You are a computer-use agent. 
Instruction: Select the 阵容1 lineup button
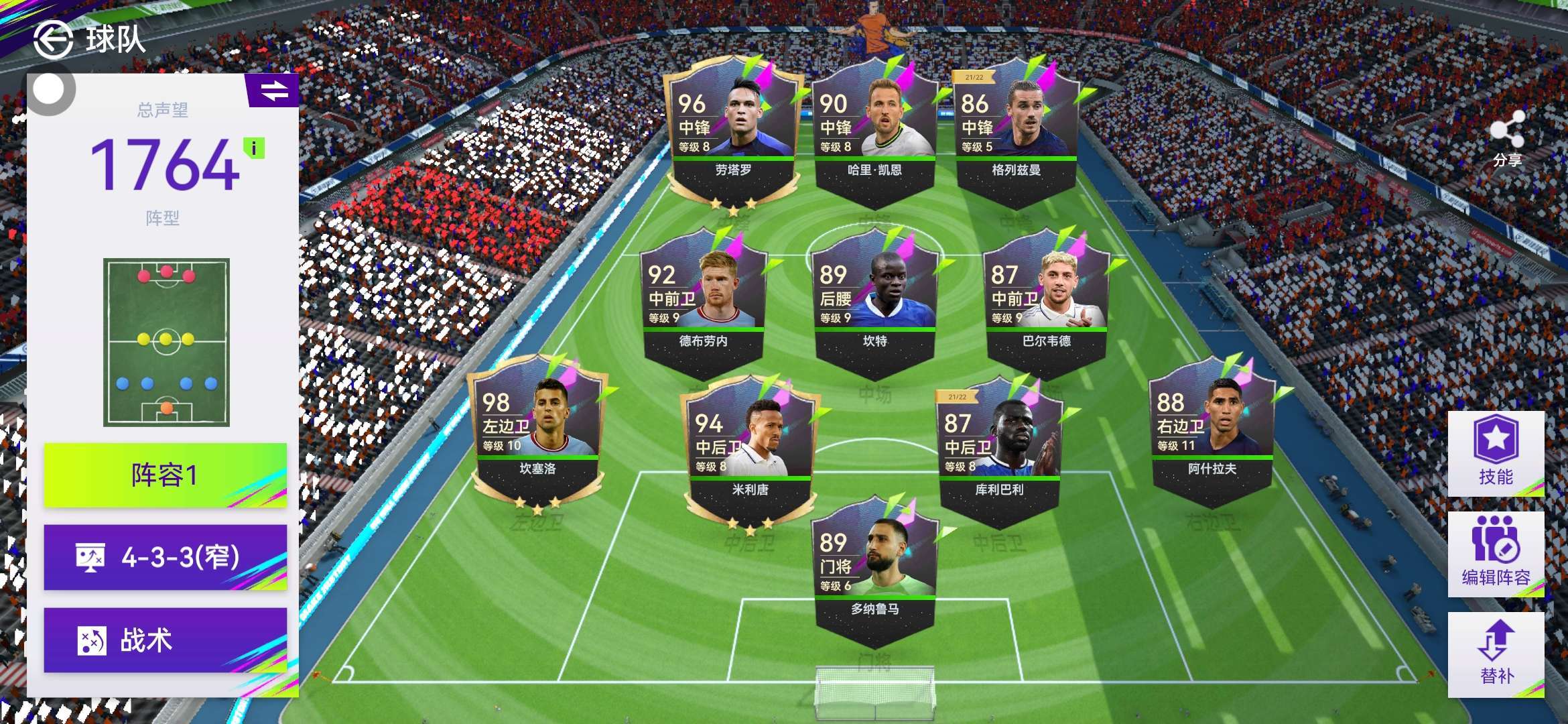click(x=165, y=475)
